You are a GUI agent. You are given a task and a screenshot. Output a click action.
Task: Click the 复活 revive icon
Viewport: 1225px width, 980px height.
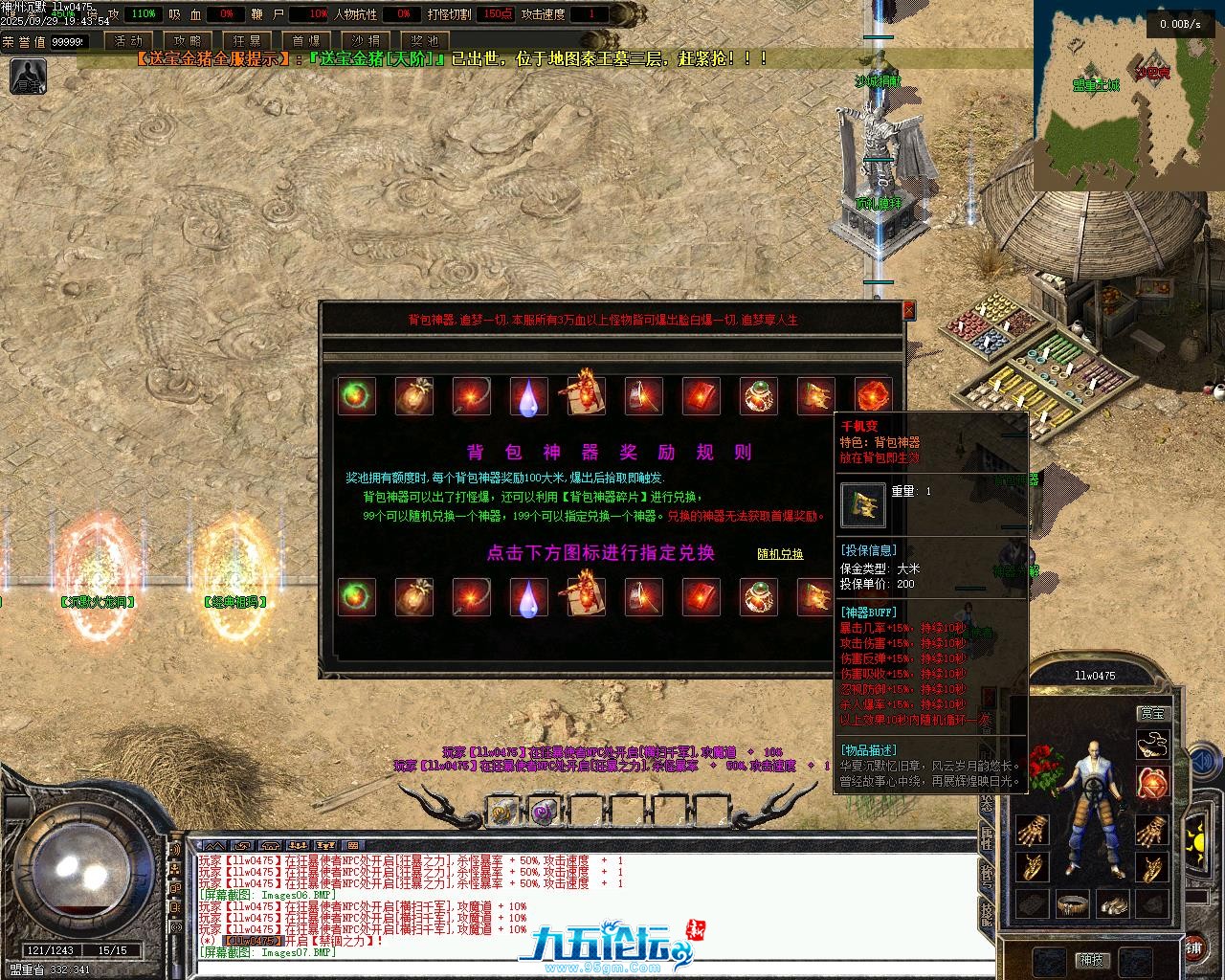[x=28, y=77]
